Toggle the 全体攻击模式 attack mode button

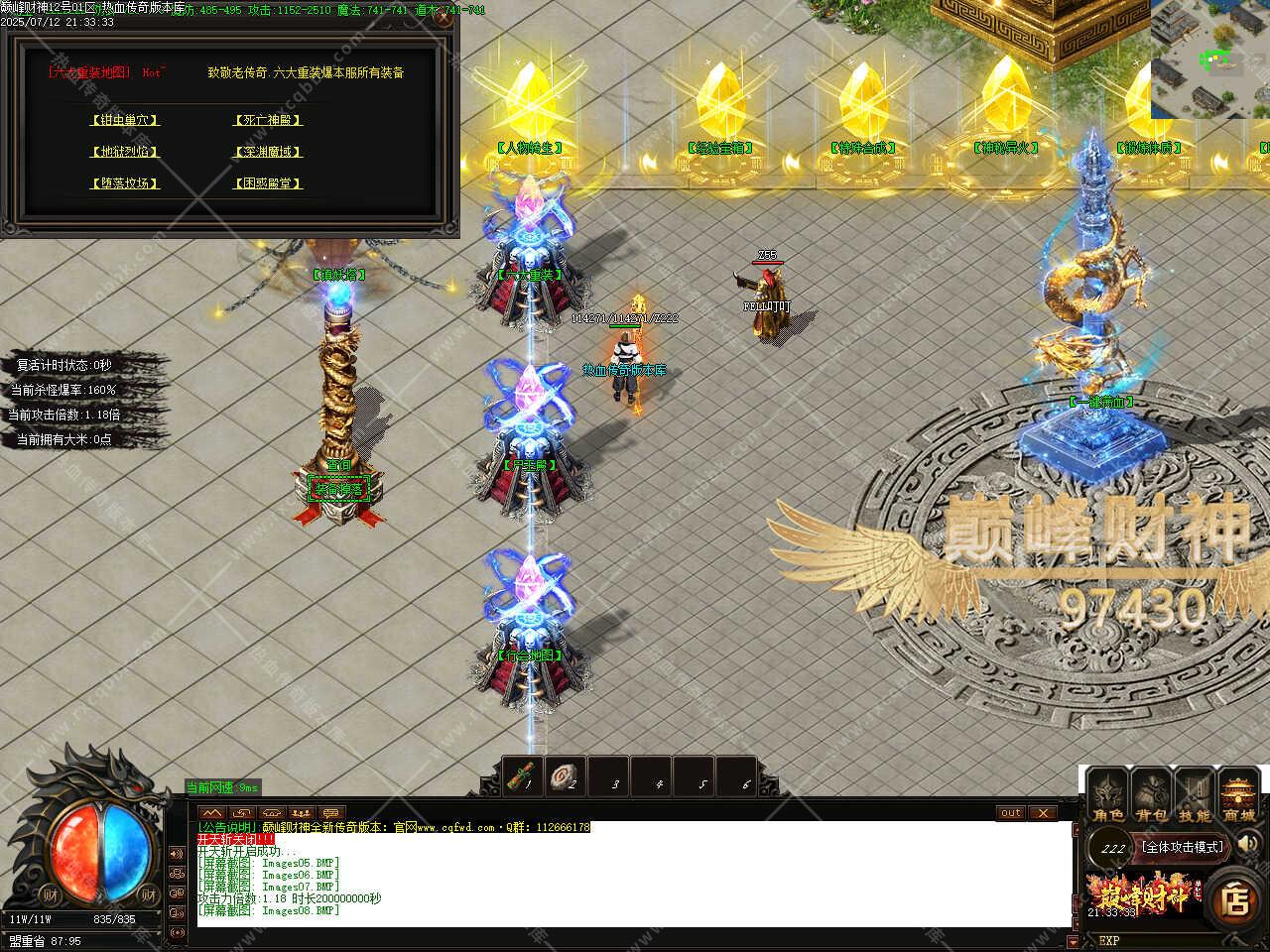[1183, 847]
